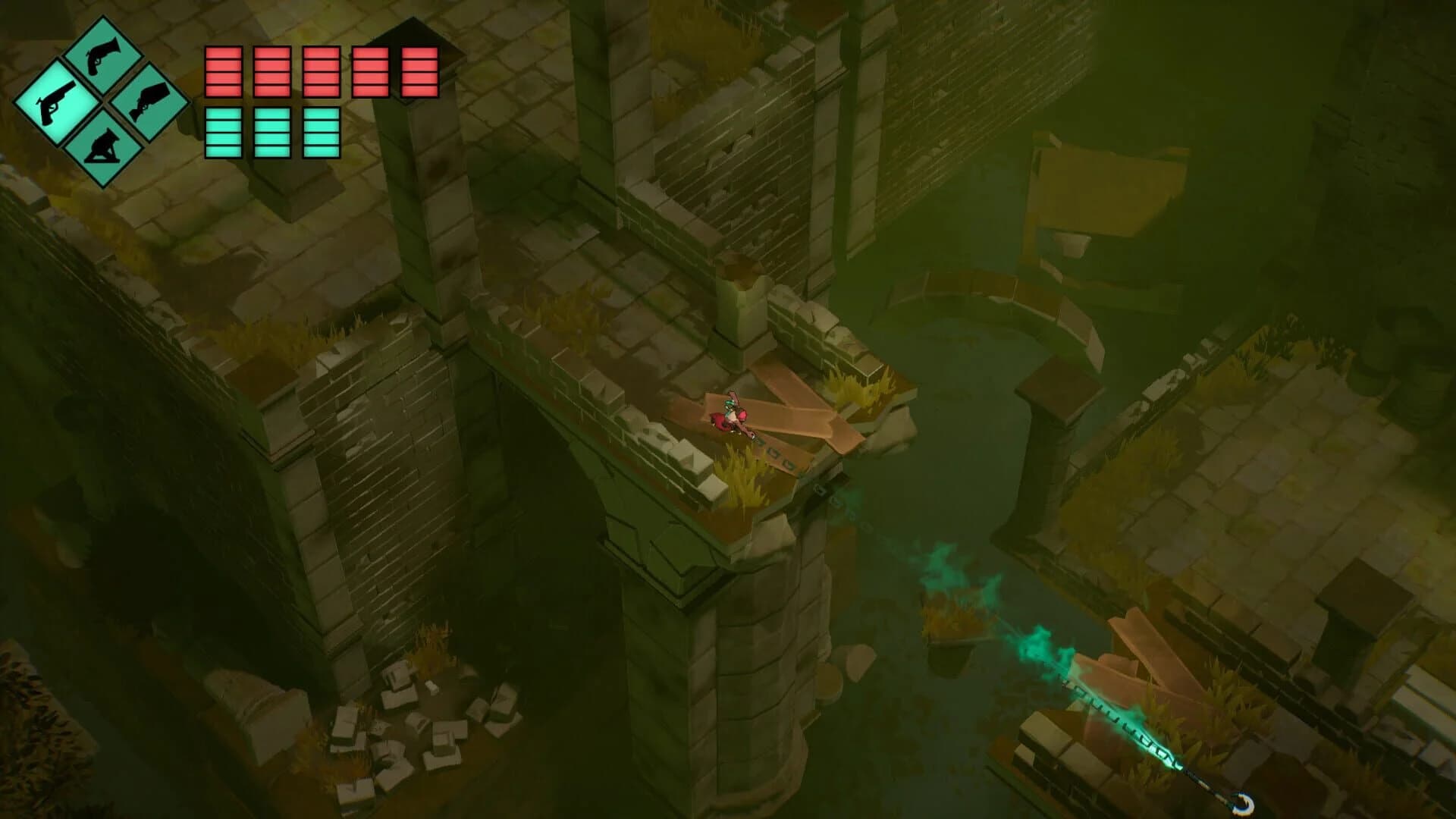The height and width of the screenshot is (819, 1456).
Task: Click the first red health bar segment
Action: 222,72
